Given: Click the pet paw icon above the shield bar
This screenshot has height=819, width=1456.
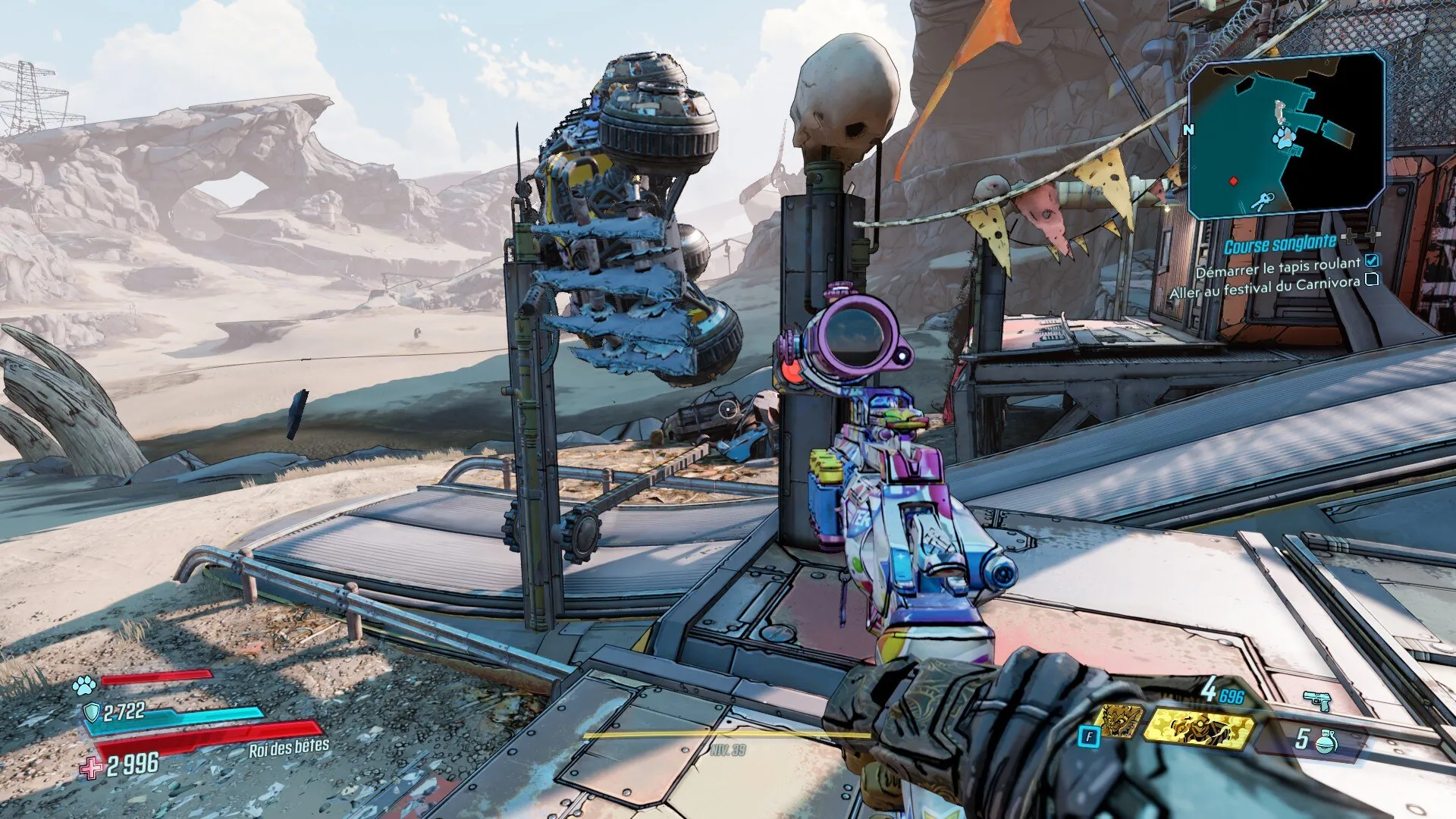Looking at the screenshot, I should pyautogui.click(x=83, y=686).
